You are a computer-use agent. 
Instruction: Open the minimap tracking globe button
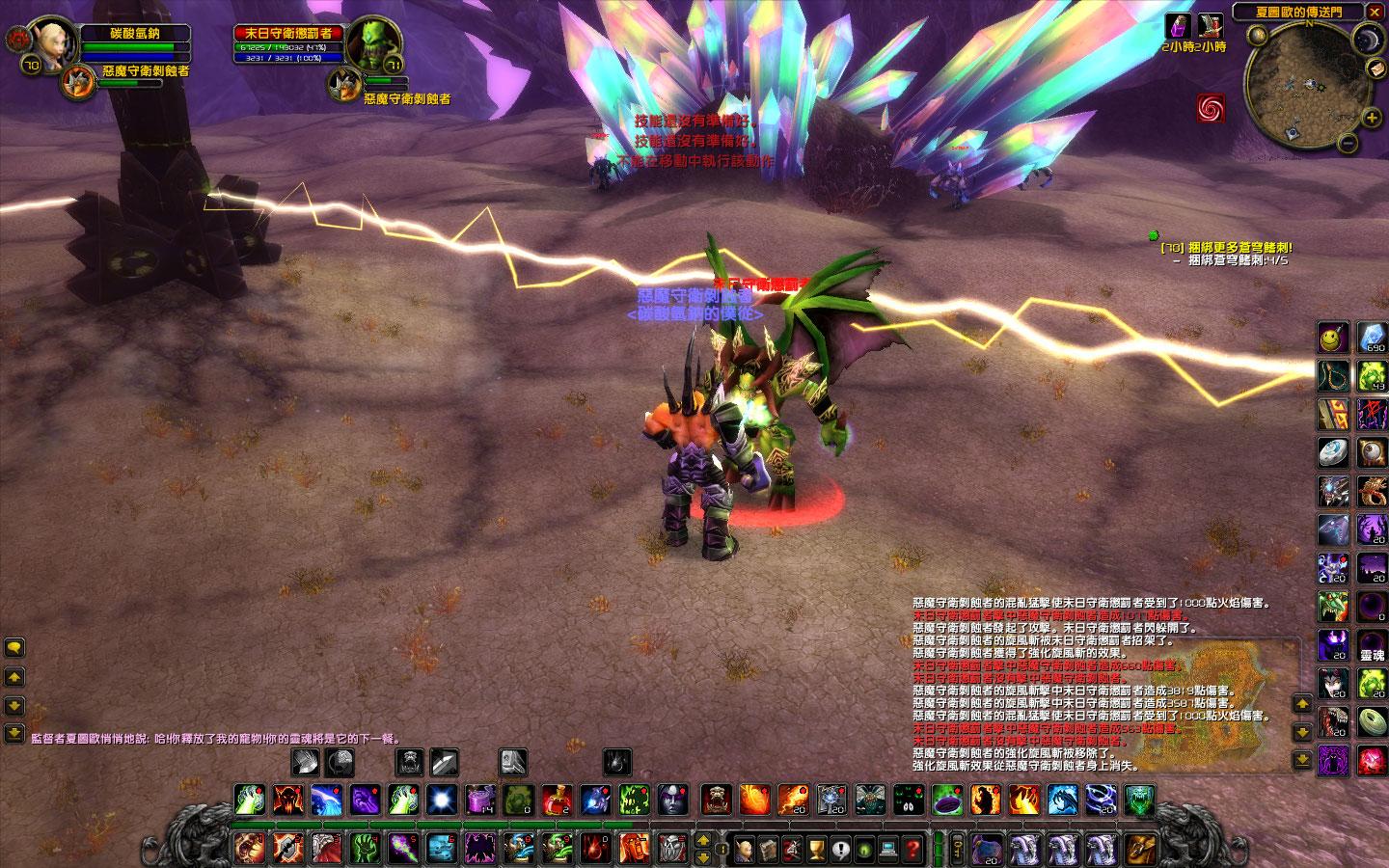[1257, 36]
